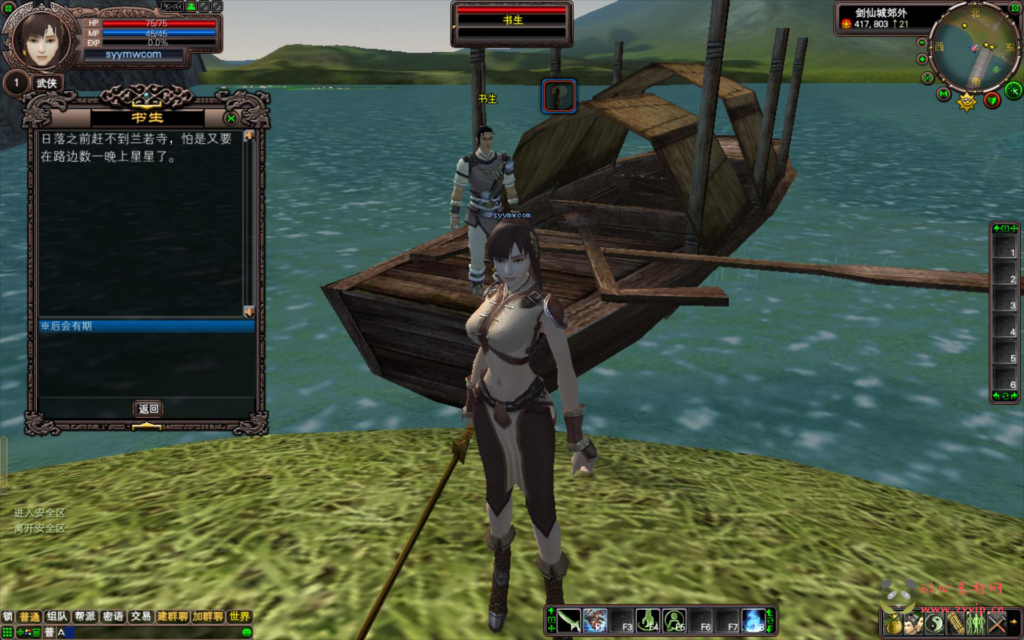This screenshot has height=640, width=1024.
Task: Click the yin-yang icon in menu bar
Action: coord(935,623)
